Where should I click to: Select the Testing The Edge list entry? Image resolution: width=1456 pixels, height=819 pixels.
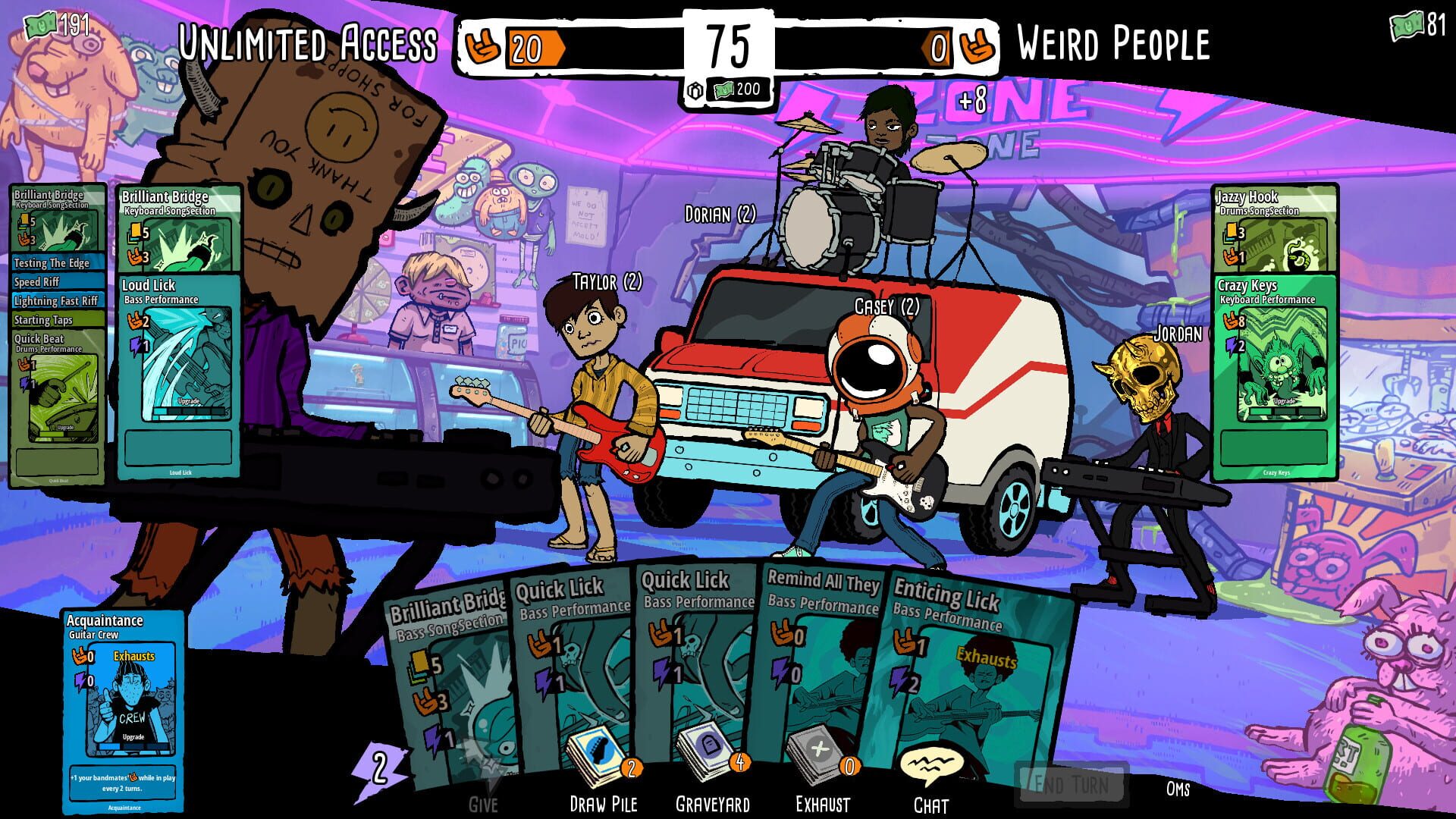(x=52, y=264)
